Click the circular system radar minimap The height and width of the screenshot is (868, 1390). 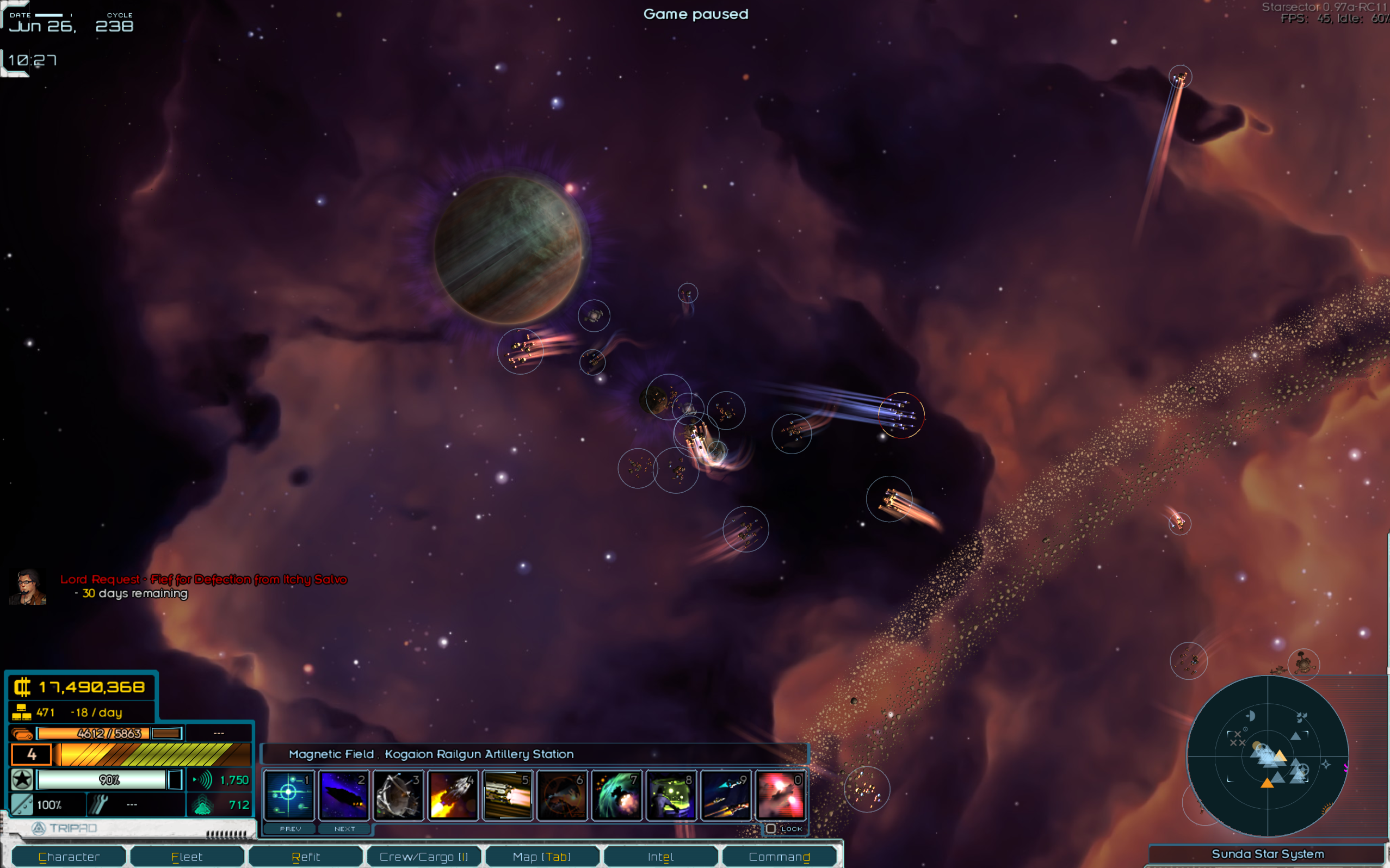click(x=1267, y=755)
